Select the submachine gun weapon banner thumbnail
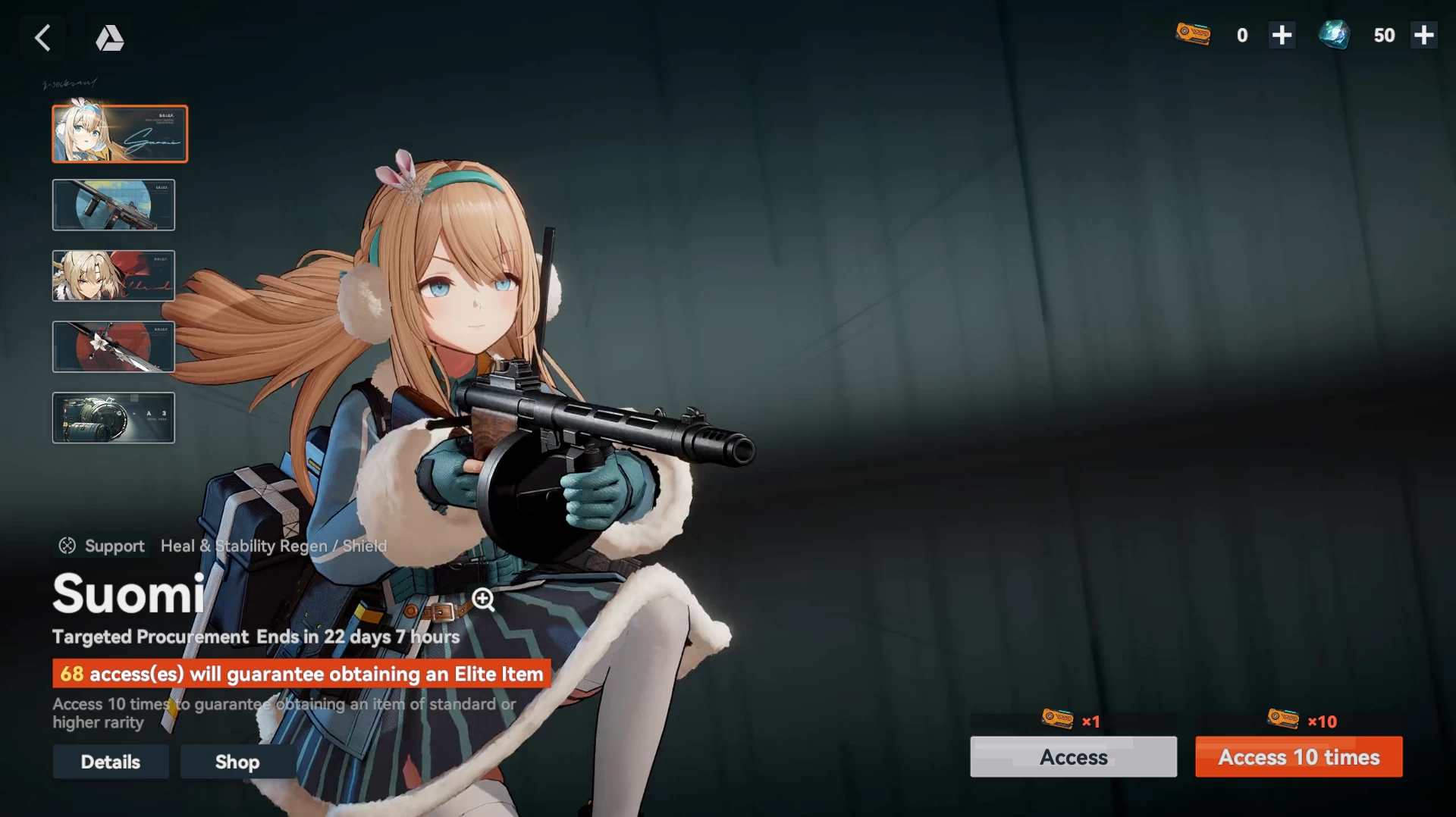The height and width of the screenshot is (817, 1456). (114, 205)
